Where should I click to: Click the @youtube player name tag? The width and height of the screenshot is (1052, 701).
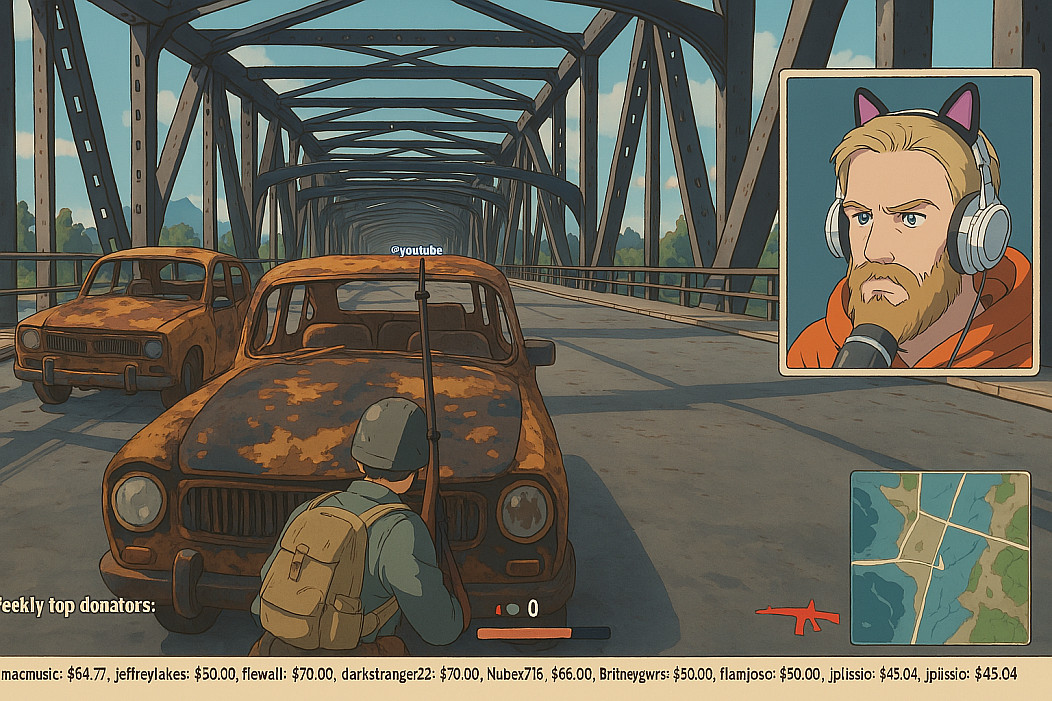point(415,250)
